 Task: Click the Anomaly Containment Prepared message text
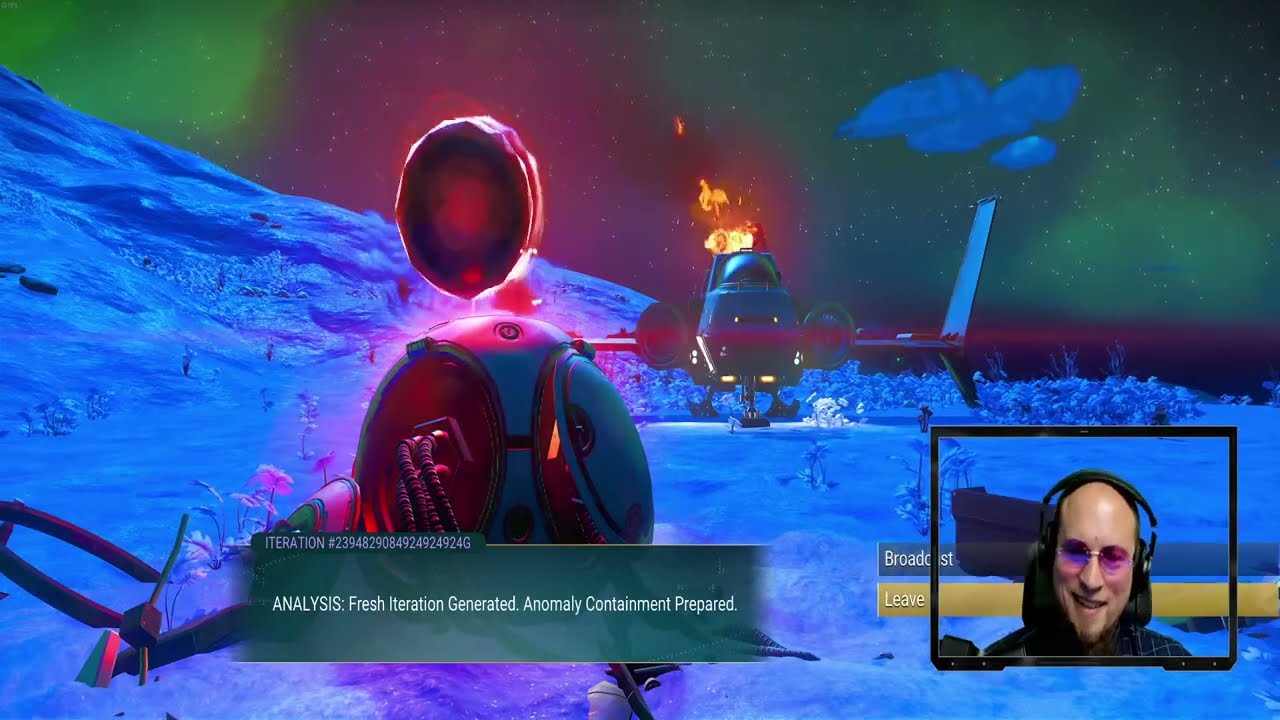(630, 603)
